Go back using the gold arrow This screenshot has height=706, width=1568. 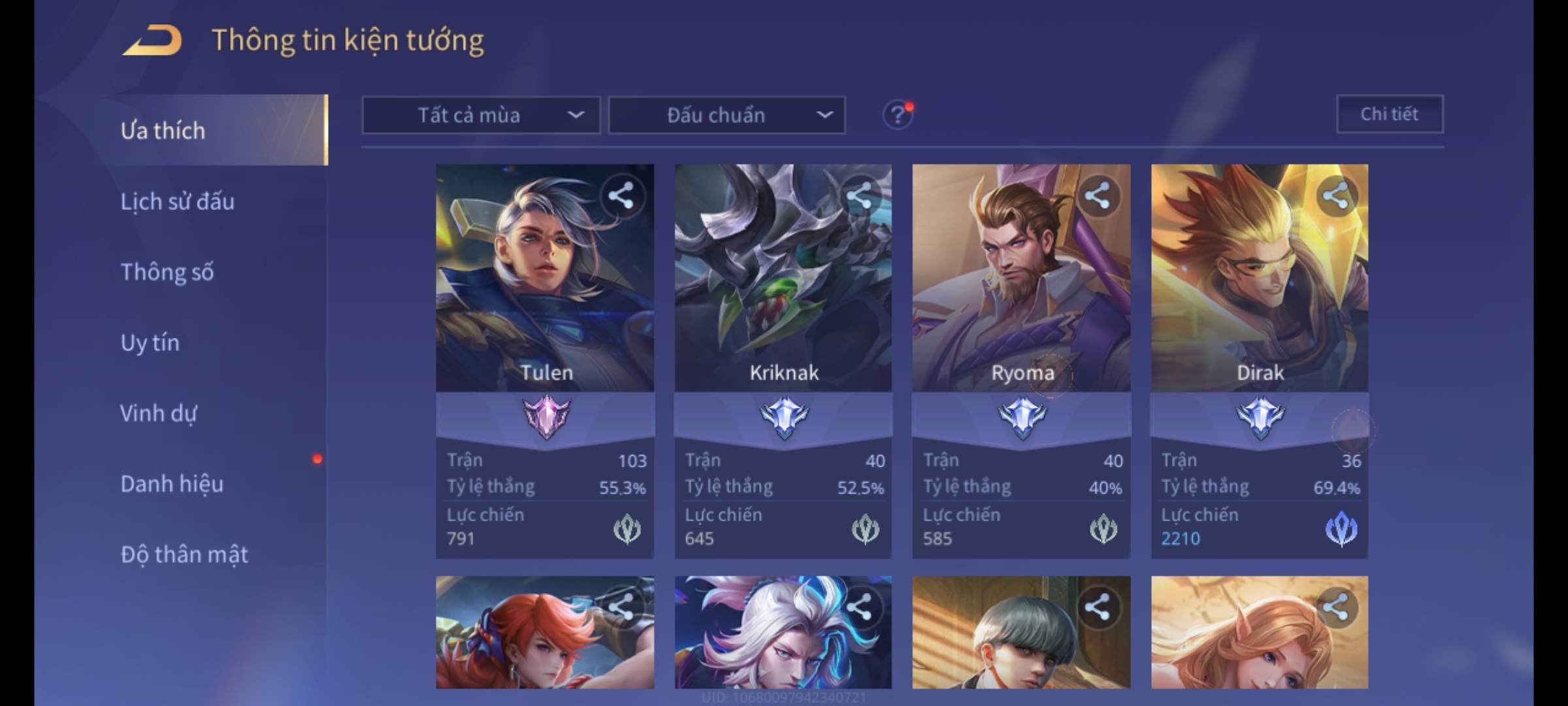pyautogui.click(x=152, y=41)
